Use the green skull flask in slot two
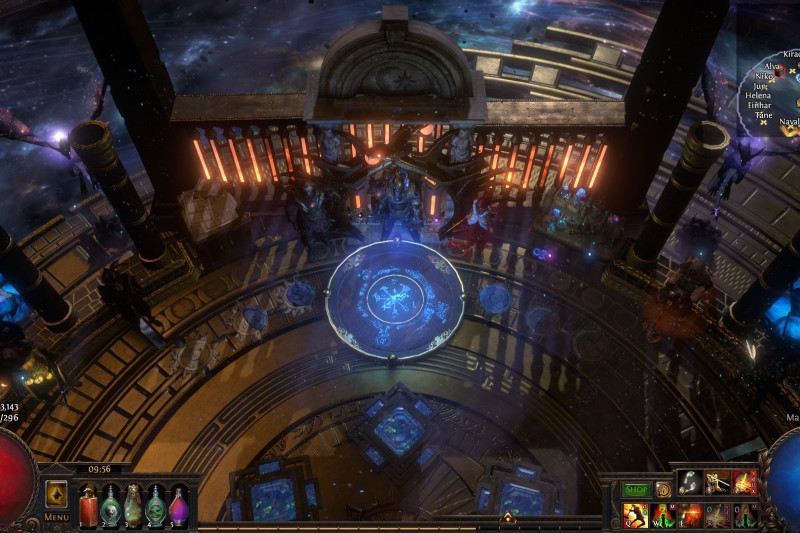The image size is (800, 533). pos(110,504)
